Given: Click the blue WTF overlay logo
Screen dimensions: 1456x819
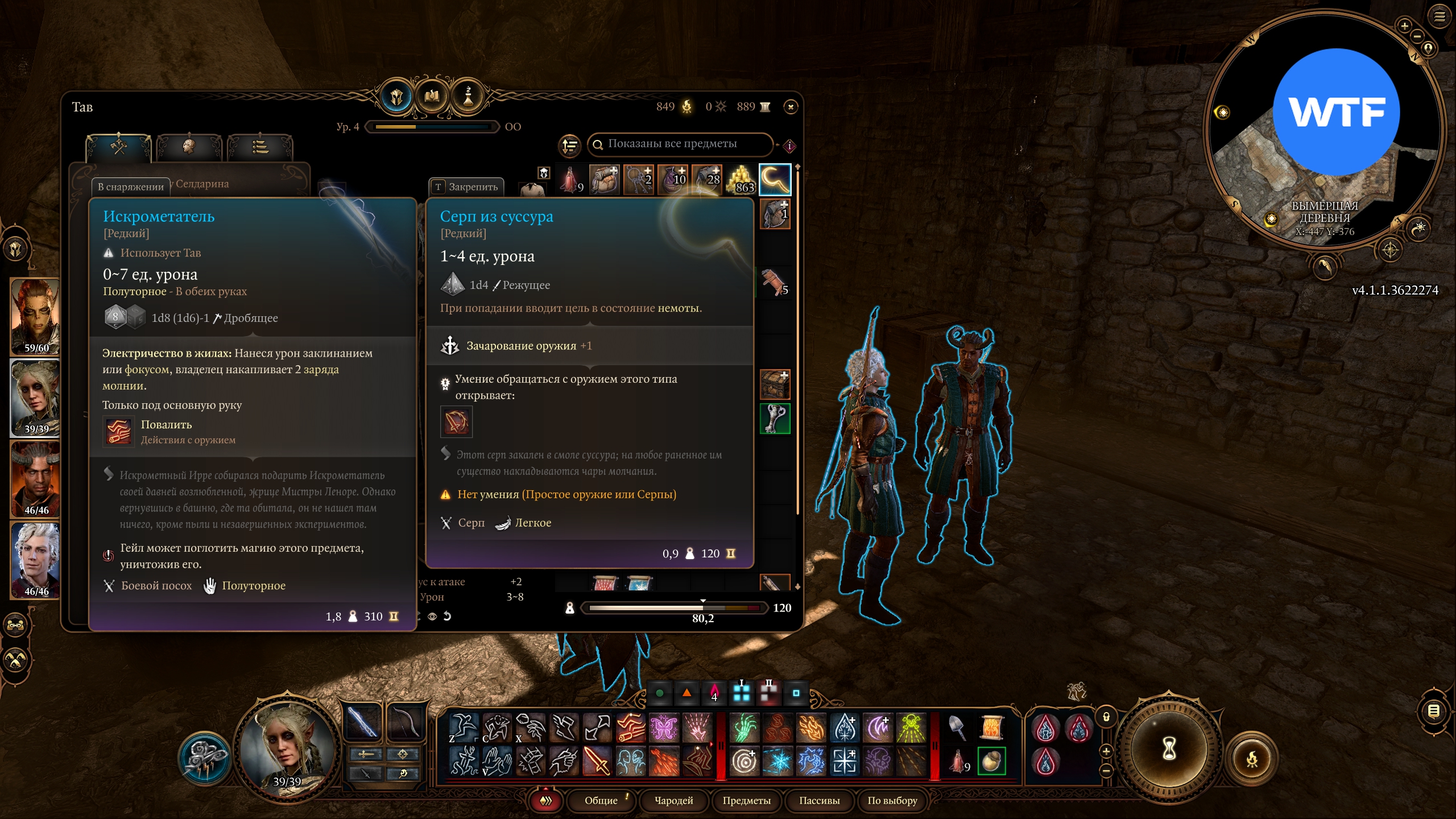Looking at the screenshot, I should tap(1336, 112).
